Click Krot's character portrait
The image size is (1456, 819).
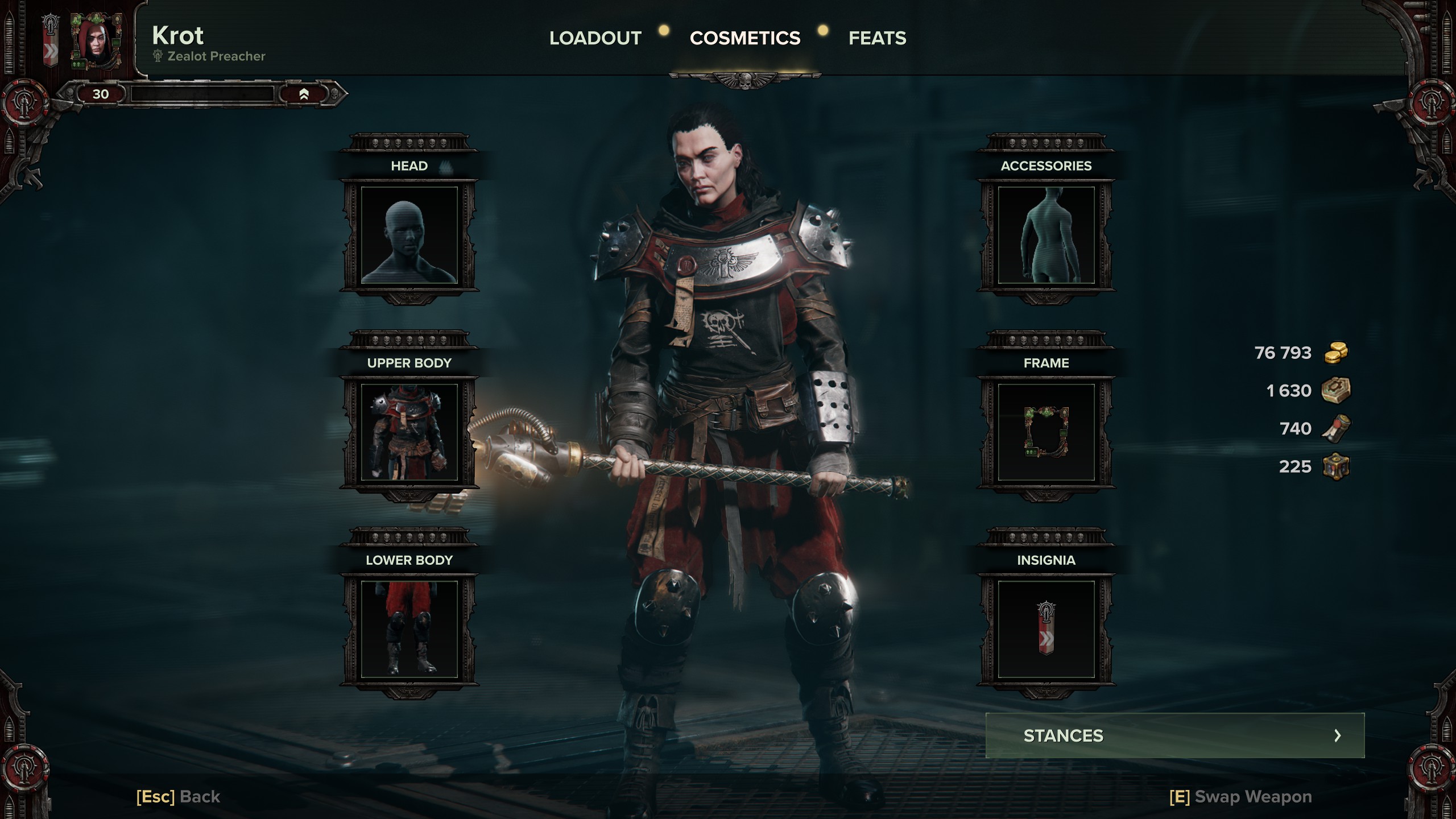(x=96, y=42)
